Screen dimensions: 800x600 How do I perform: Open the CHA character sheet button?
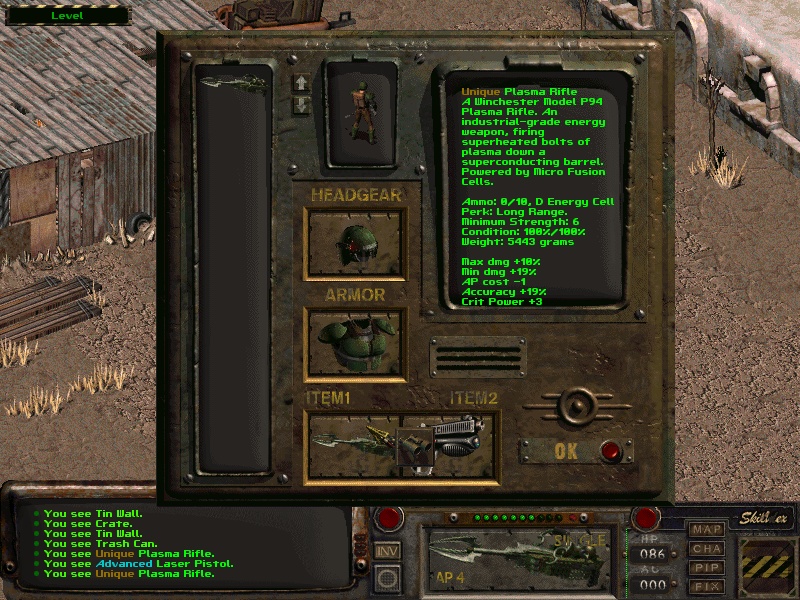708,549
